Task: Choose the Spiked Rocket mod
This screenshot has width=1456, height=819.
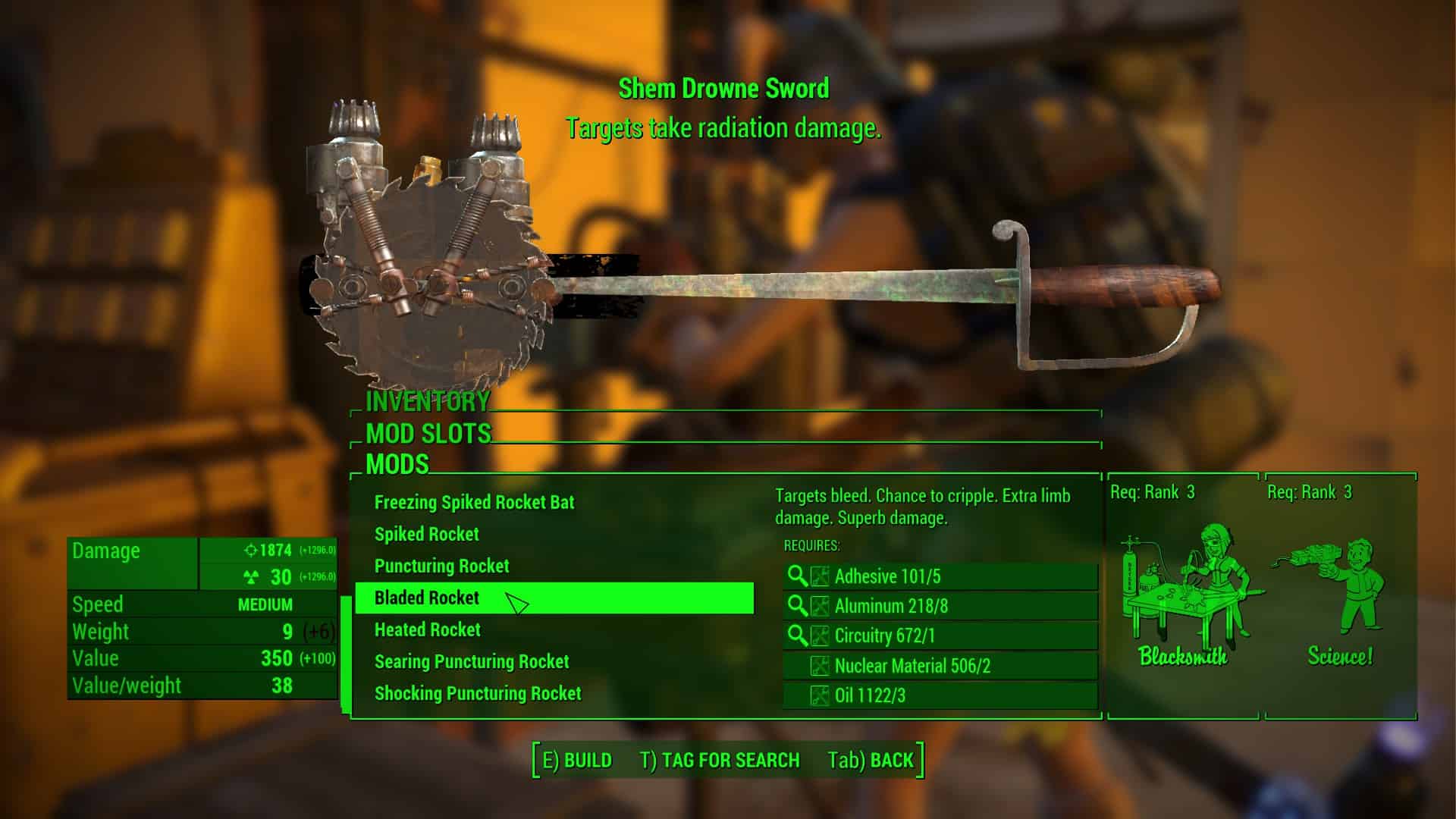Action: tap(426, 535)
